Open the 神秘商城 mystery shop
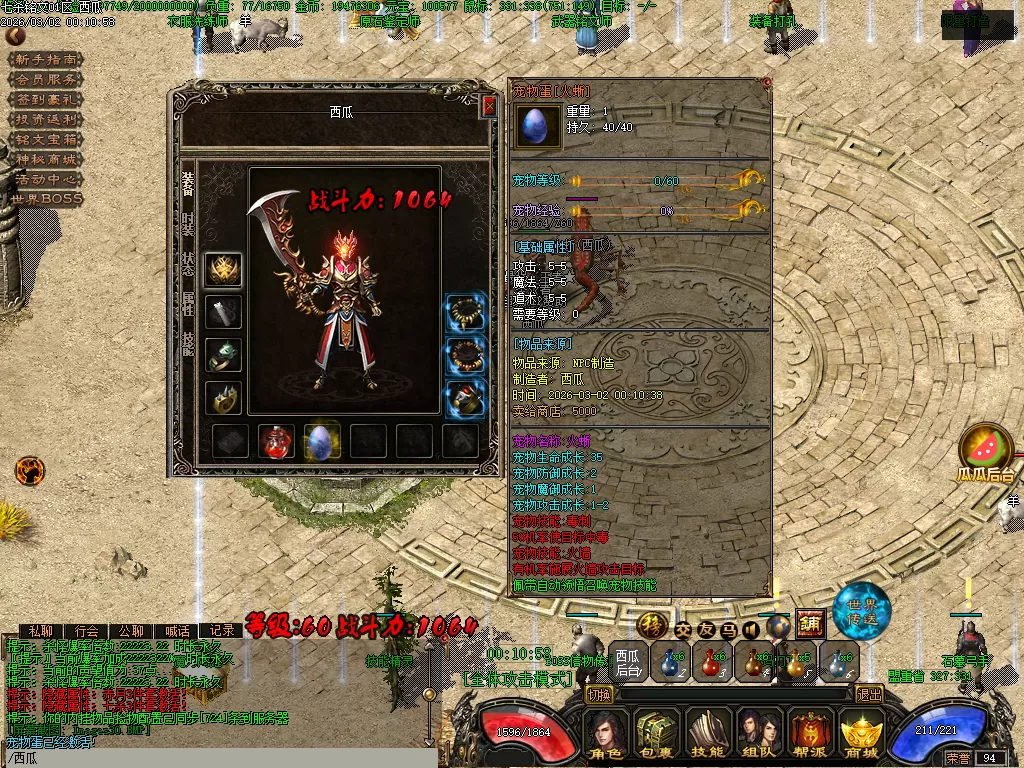 (45, 159)
